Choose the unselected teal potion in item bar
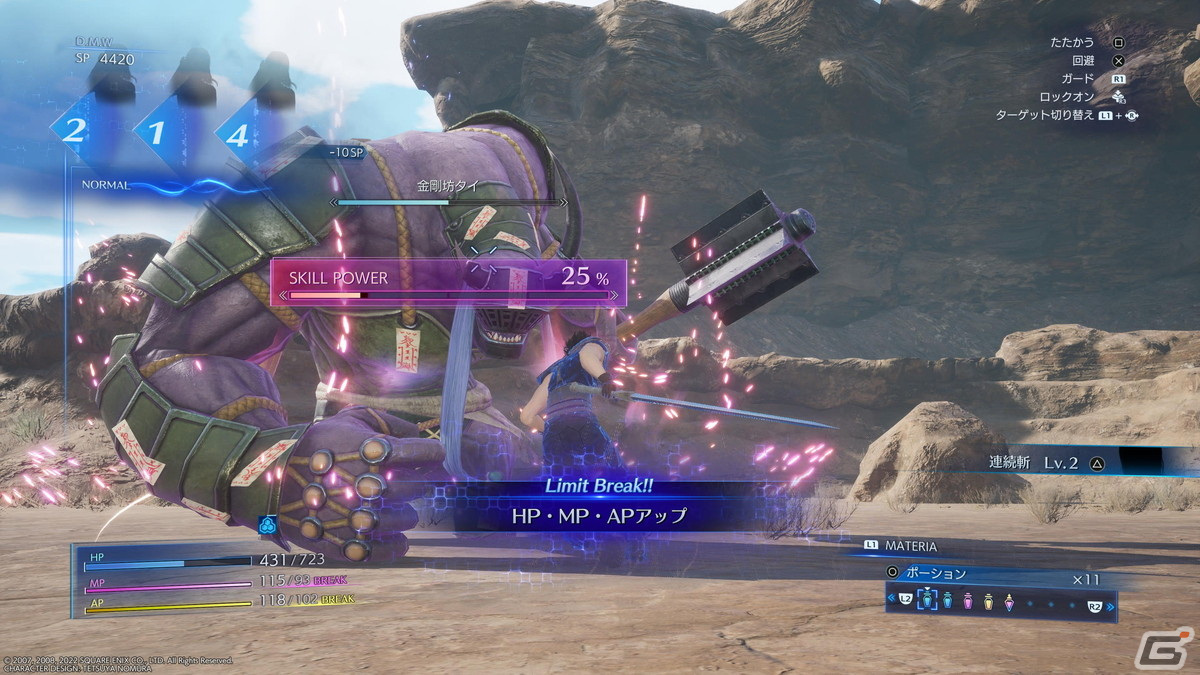The width and height of the screenshot is (1200, 675). 947,602
